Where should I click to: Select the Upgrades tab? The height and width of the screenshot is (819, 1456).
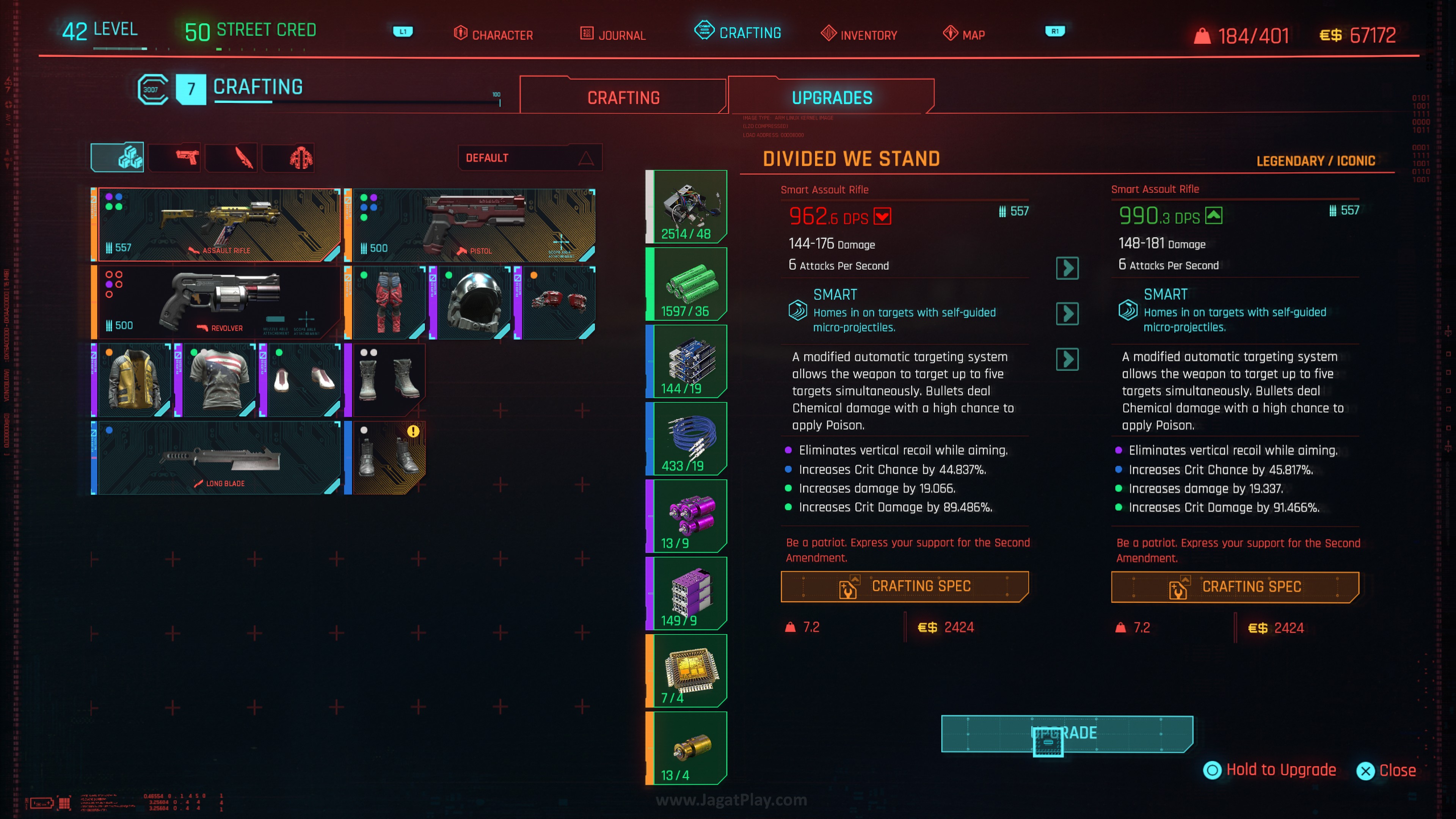[x=832, y=98]
